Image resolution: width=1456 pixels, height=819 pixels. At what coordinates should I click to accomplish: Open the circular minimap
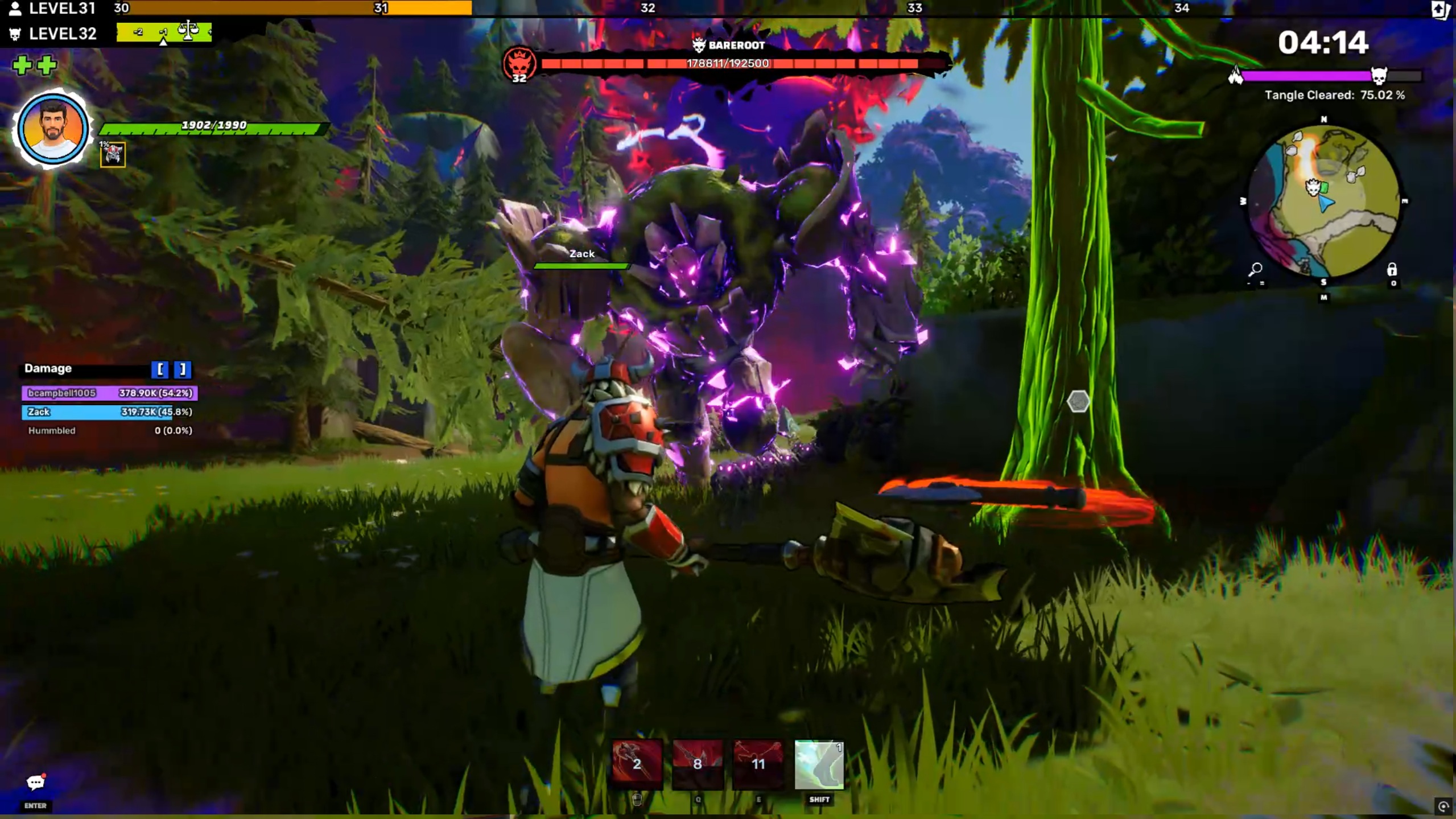(1323, 201)
